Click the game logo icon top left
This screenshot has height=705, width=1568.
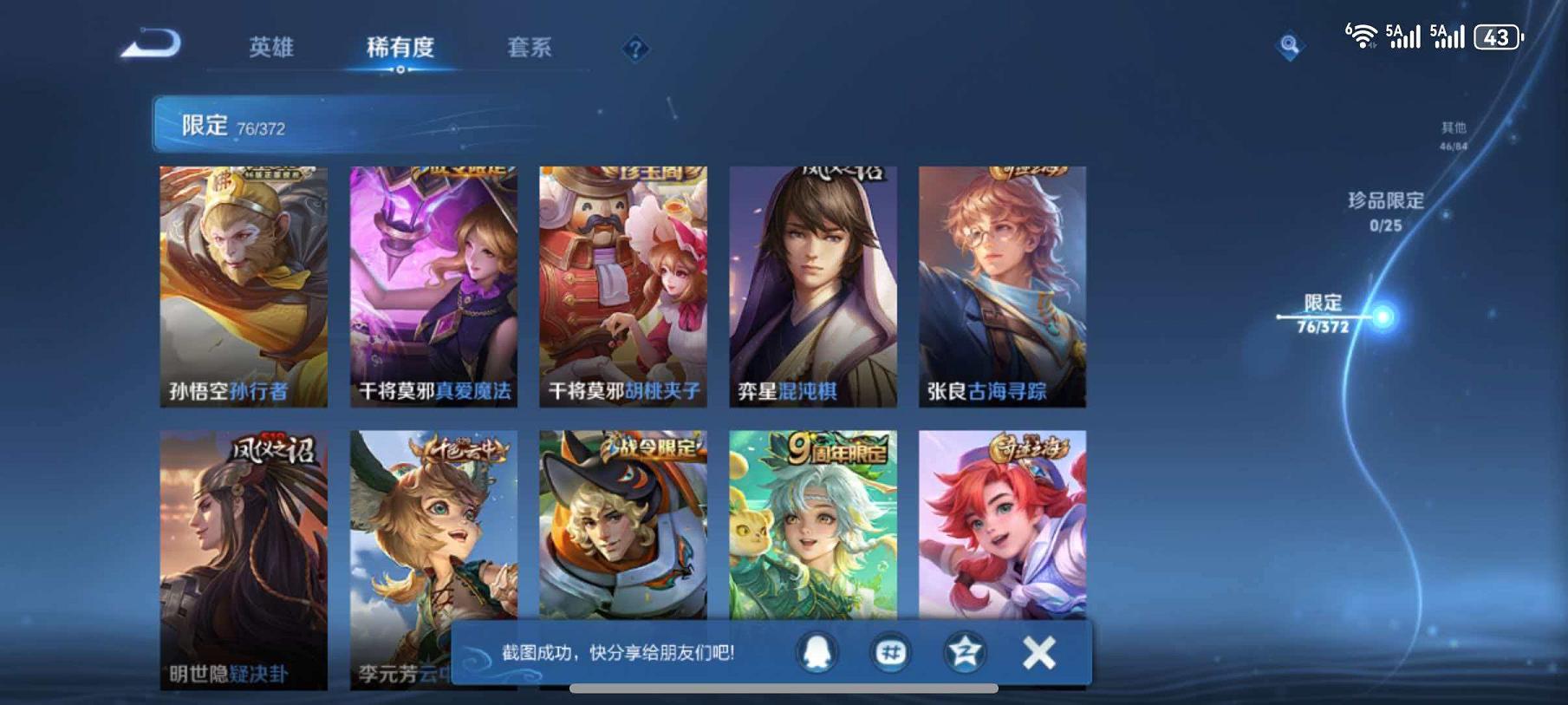[x=152, y=42]
